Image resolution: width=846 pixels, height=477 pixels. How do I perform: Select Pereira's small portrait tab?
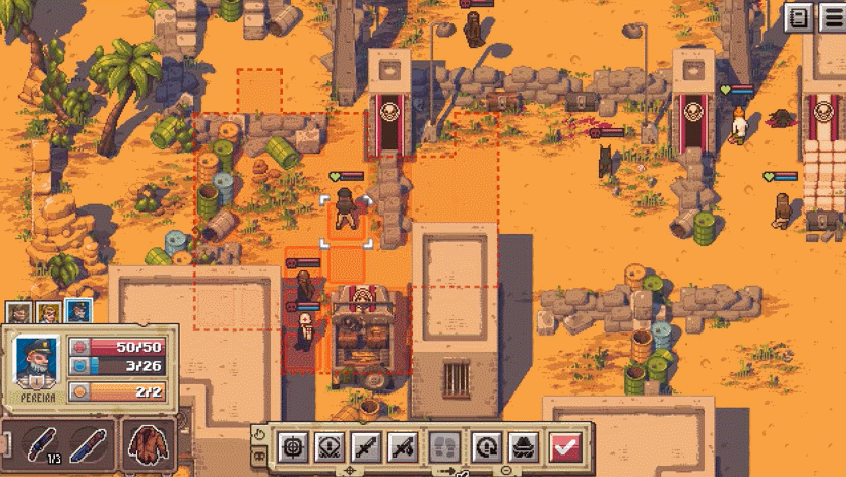pyautogui.click(x=78, y=312)
